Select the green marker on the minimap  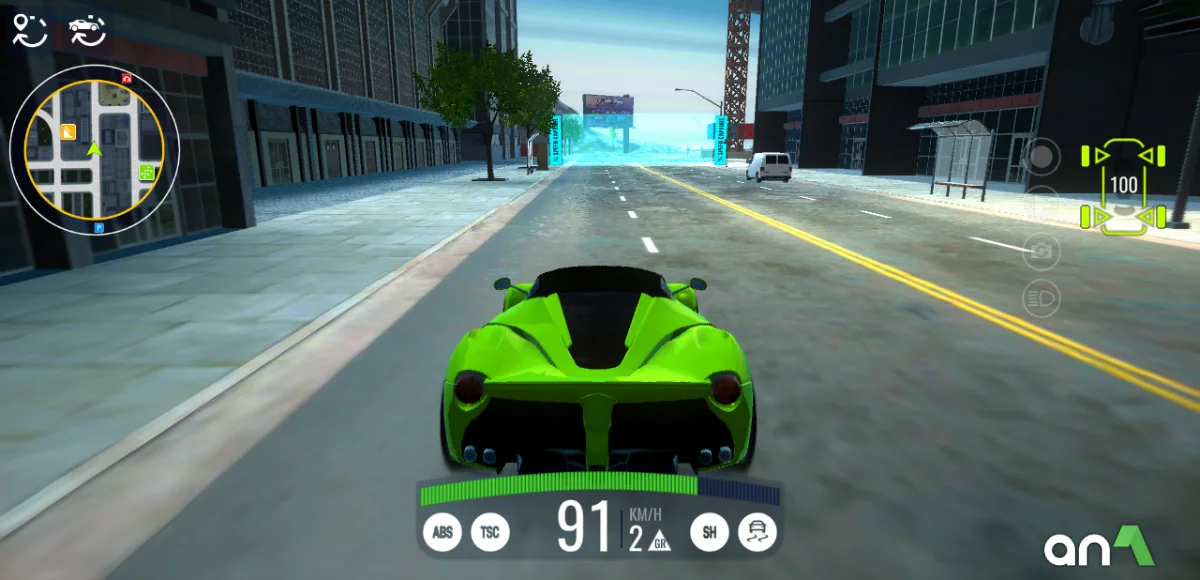point(148,172)
